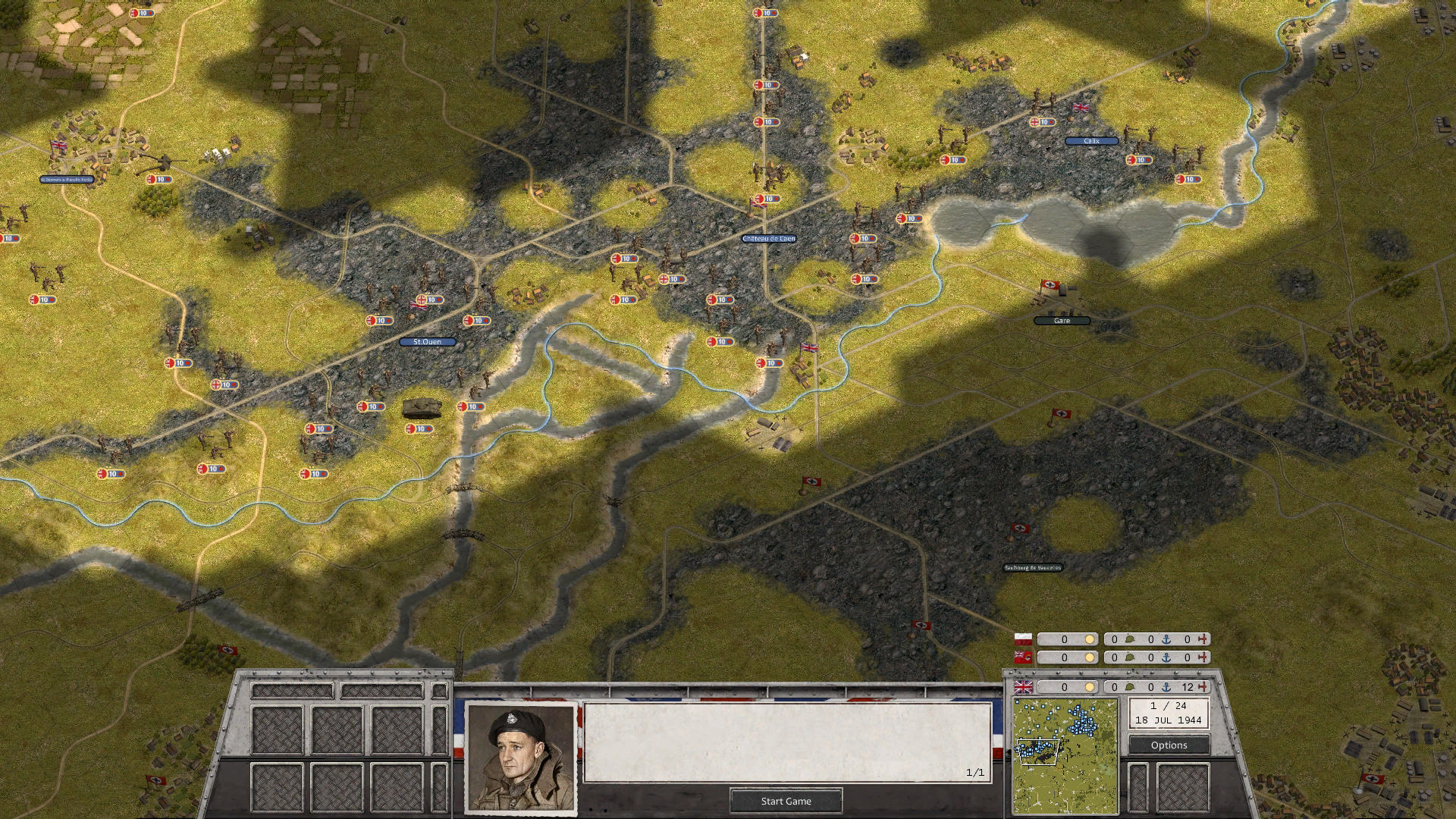Click the blue anchor naval points icon
The height and width of the screenshot is (819, 1456).
click(x=1166, y=687)
